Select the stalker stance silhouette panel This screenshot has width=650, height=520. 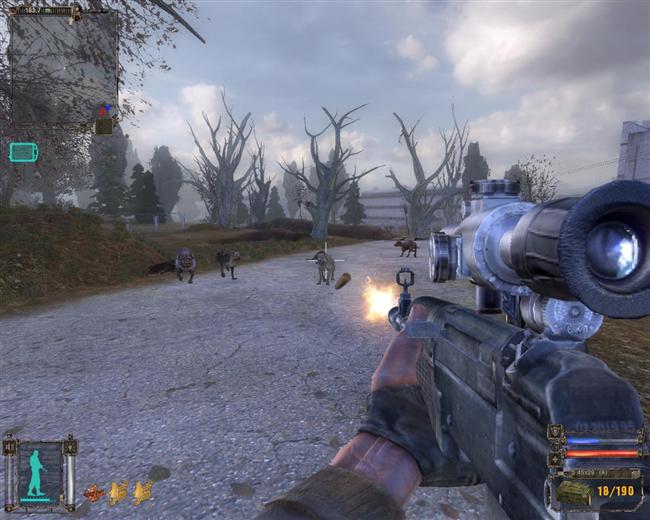click(39, 471)
